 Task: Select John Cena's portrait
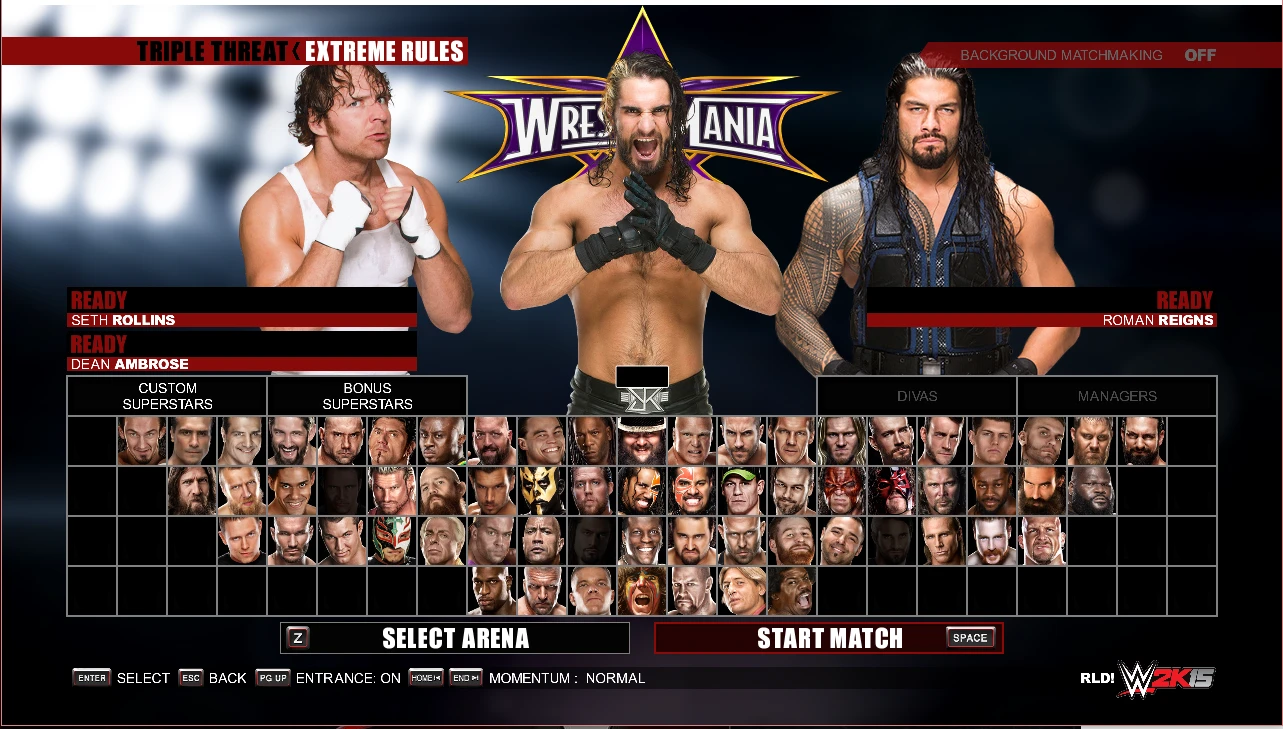coord(744,490)
